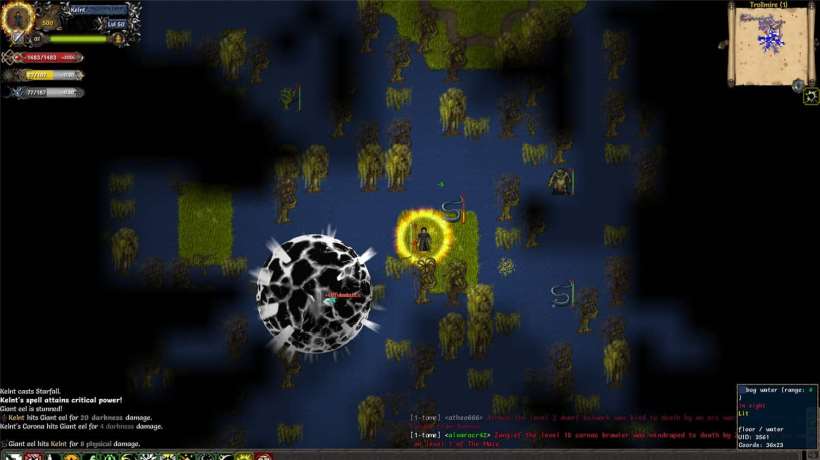The width and height of the screenshot is (820, 460).
Task: Click the gold coin pouch showing 500
Action: coord(47,23)
